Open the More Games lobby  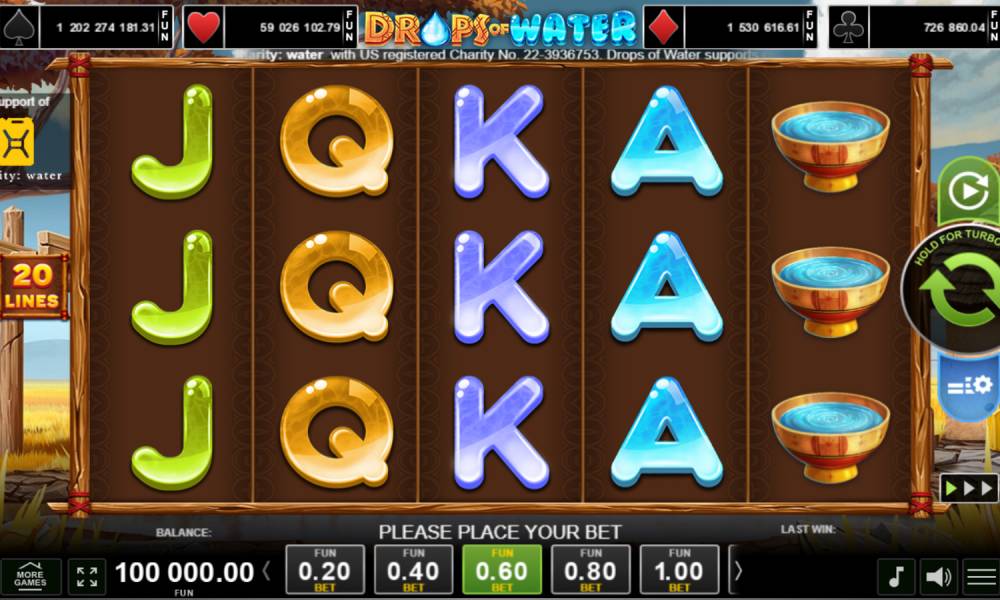30,577
